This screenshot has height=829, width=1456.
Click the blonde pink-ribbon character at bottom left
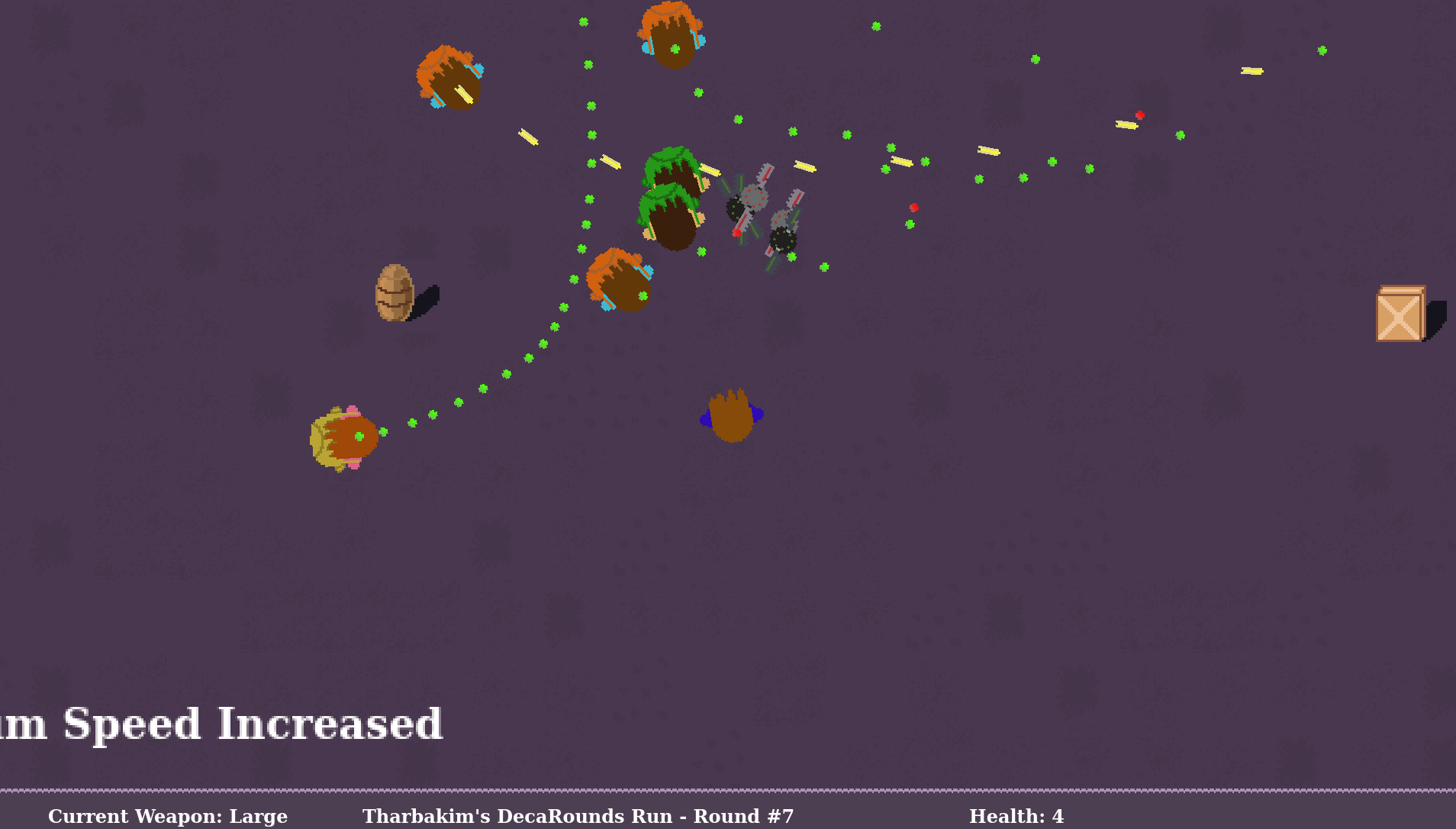(x=343, y=439)
